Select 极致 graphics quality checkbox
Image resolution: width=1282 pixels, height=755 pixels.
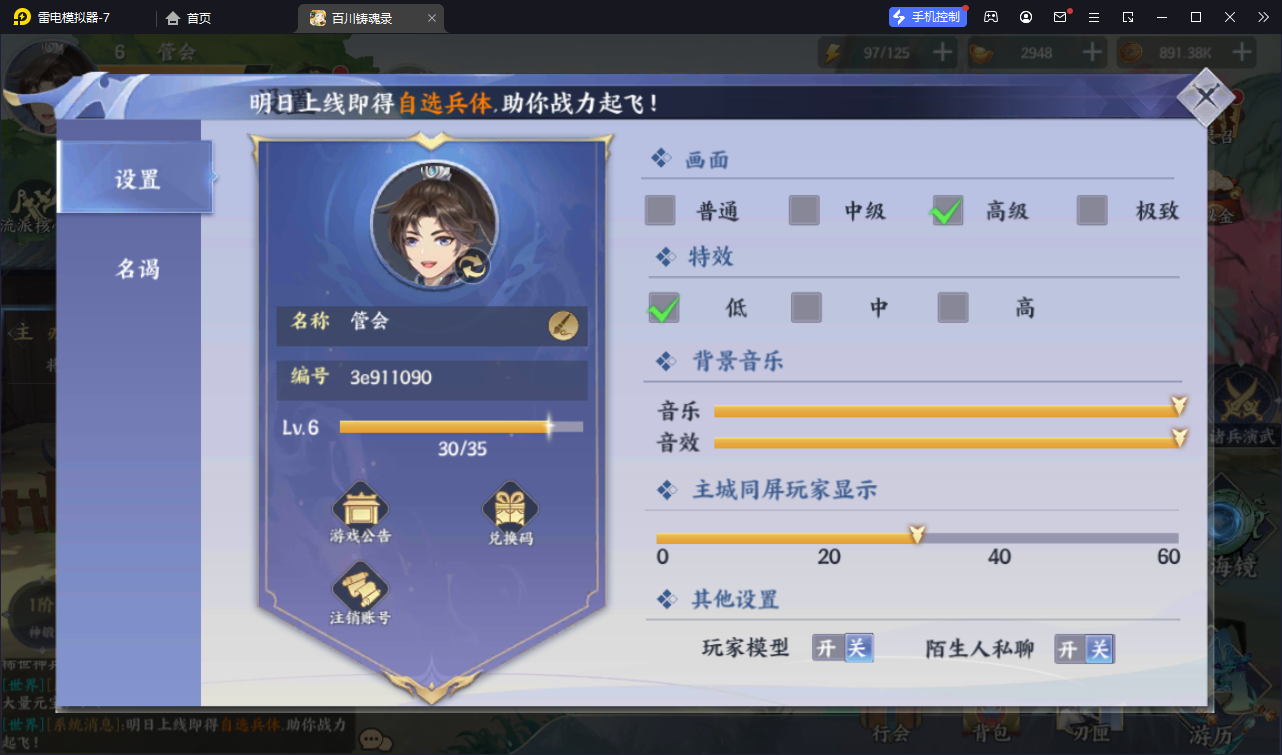coord(1091,211)
